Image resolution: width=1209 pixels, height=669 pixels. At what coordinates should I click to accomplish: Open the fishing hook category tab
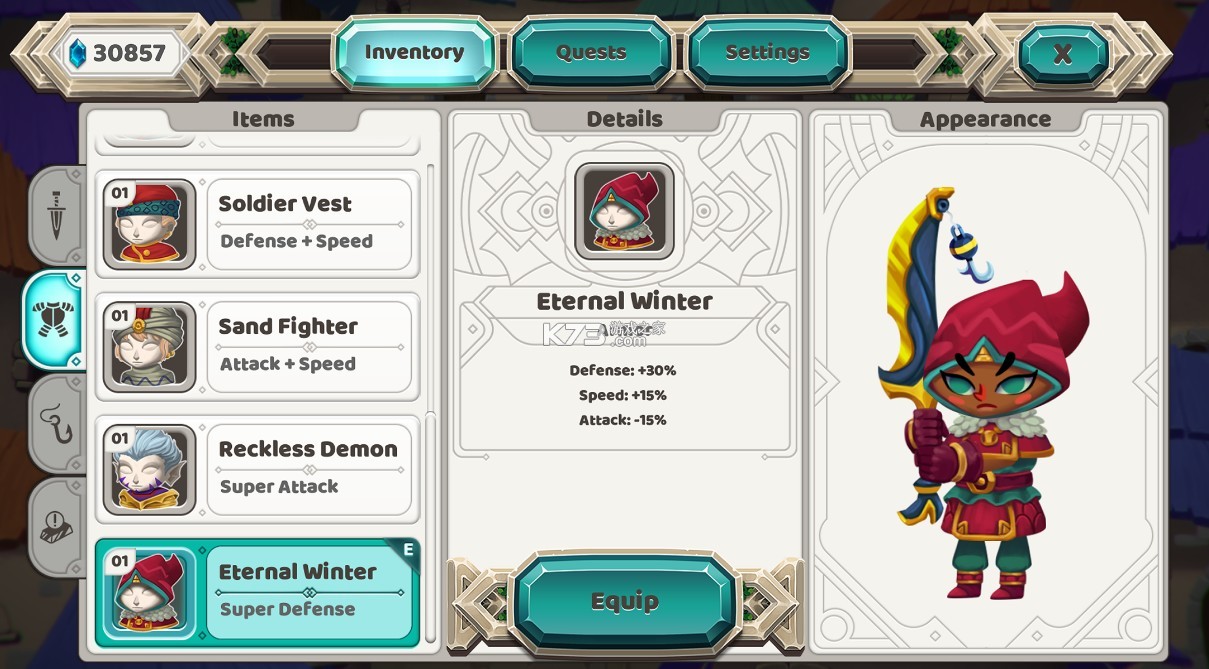click(56, 423)
